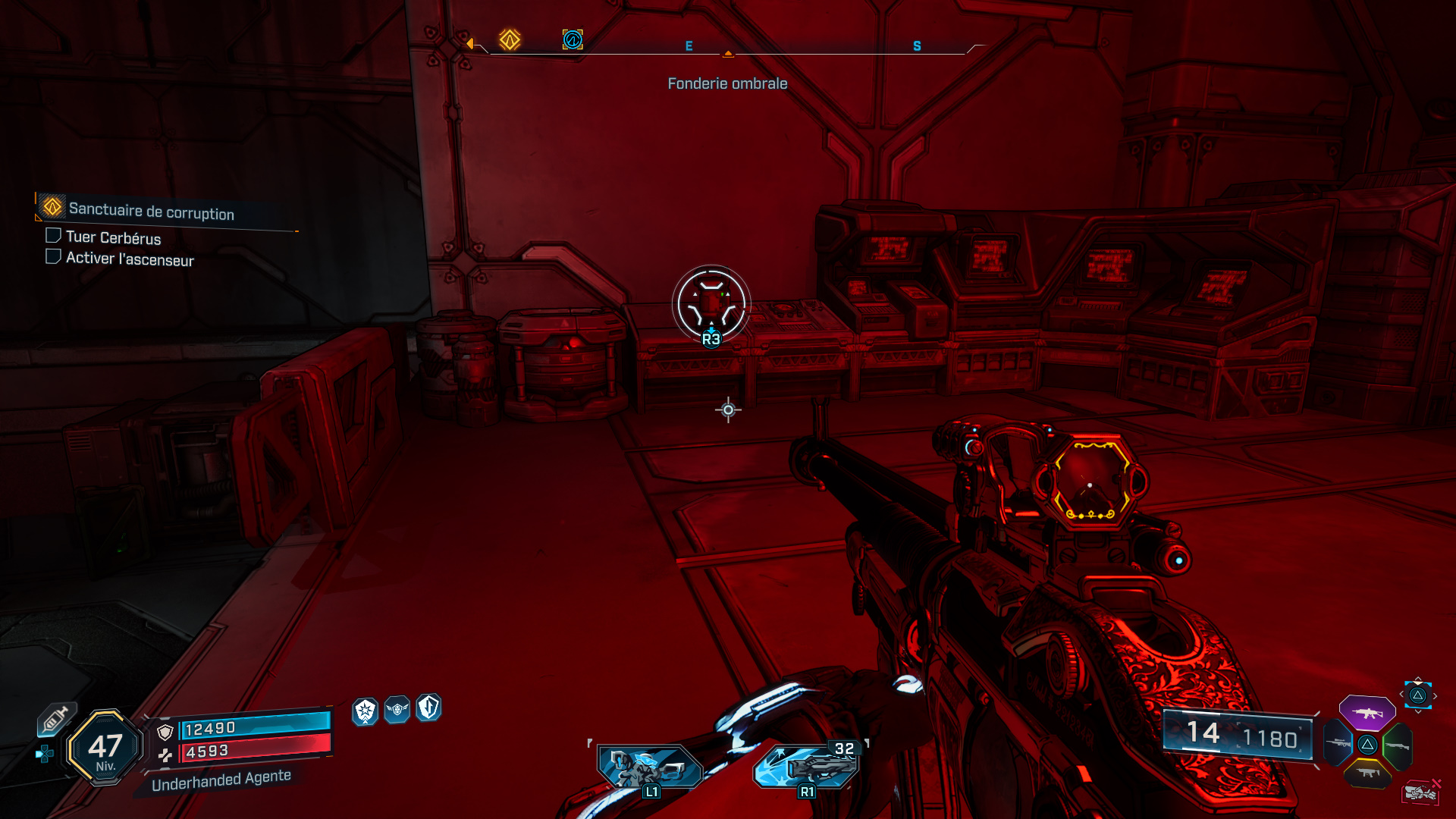Switch to the blue sniper rifle slot
Screen dimensions: 1456x819
(x=1338, y=743)
